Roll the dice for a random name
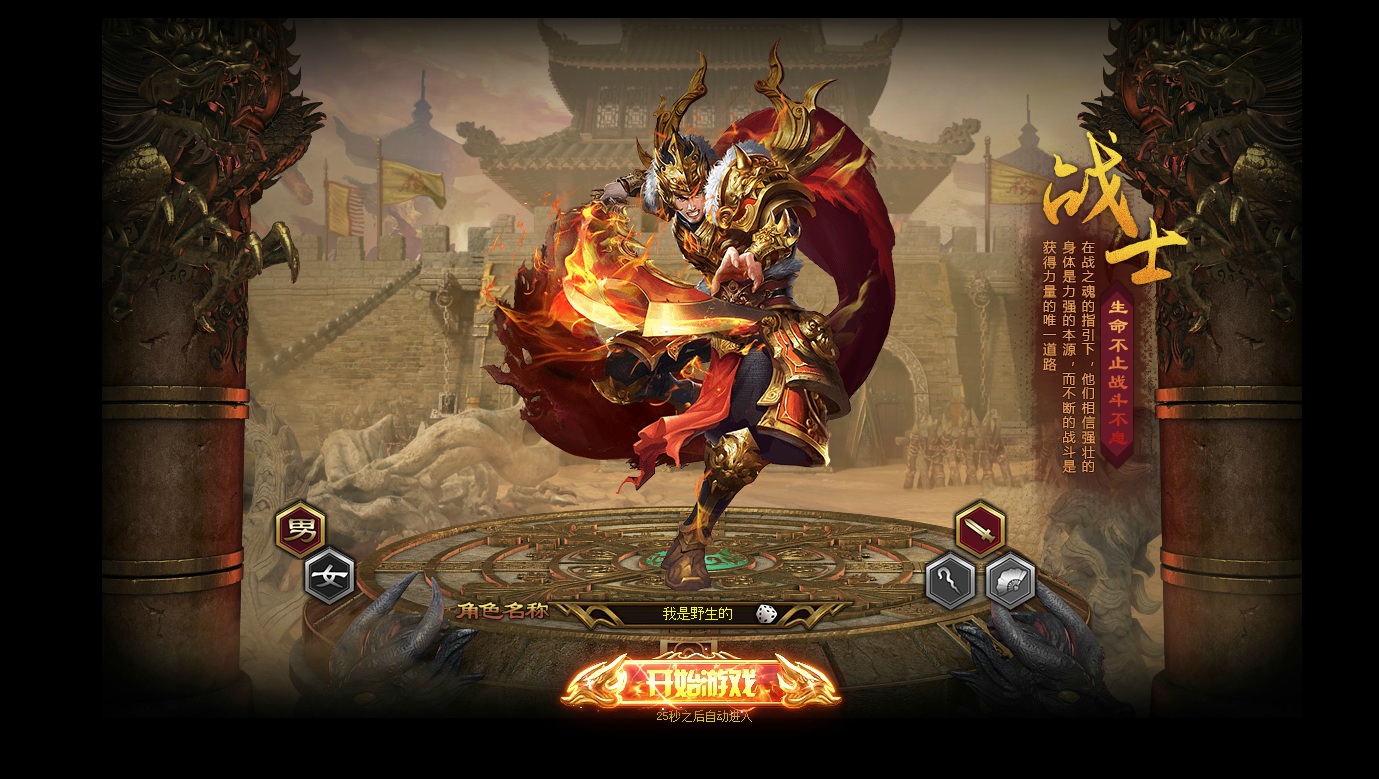 tap(766, 614)
